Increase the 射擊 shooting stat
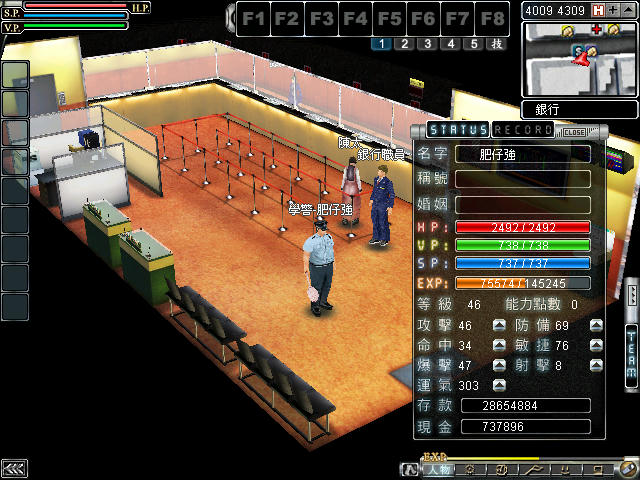The image size is (640, 480). click(596, 366)
